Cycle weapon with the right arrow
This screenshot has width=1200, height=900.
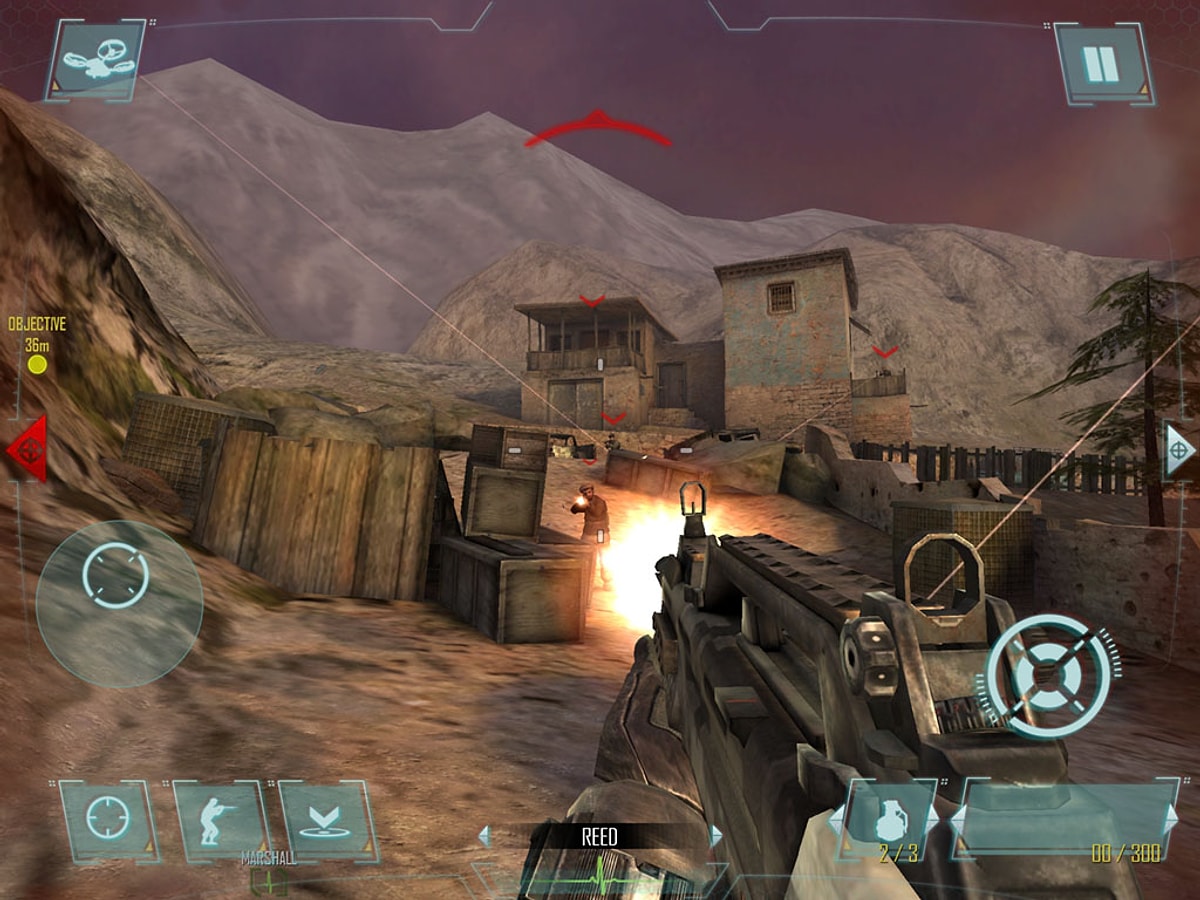(1171, 820)
